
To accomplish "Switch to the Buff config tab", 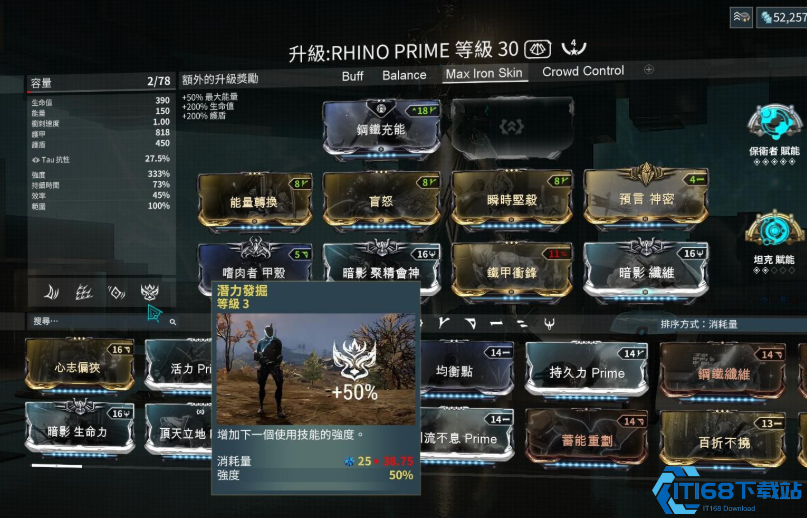I will (352, 75).
